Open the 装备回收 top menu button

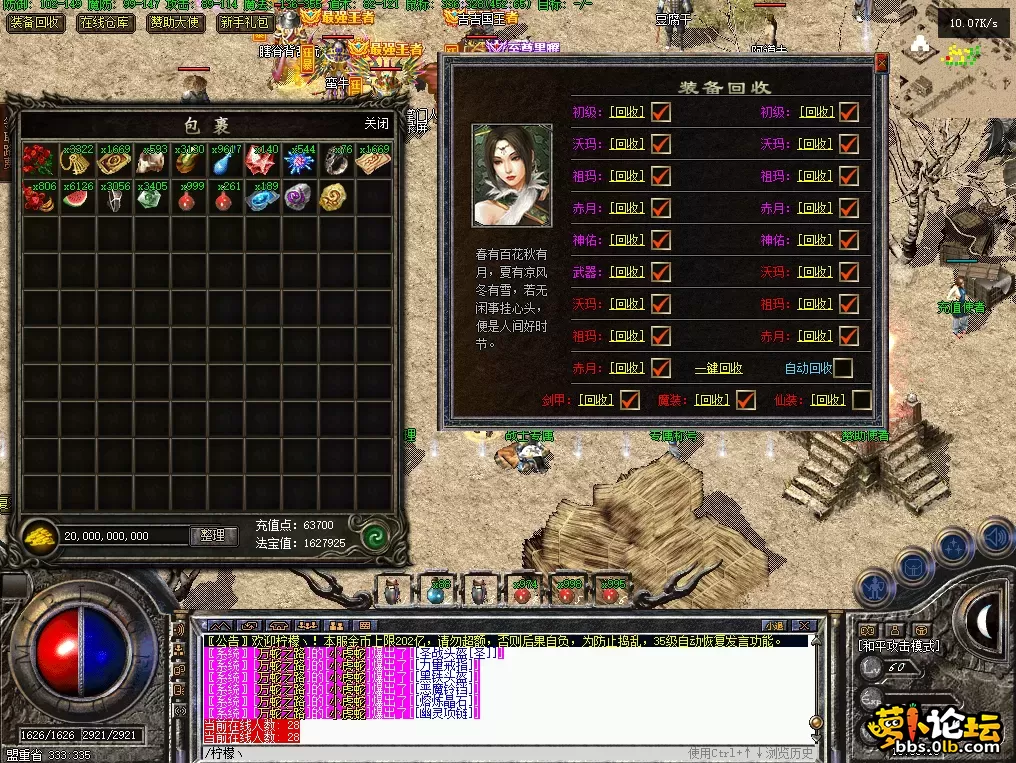pyautogui.click(x=36, y=22)
